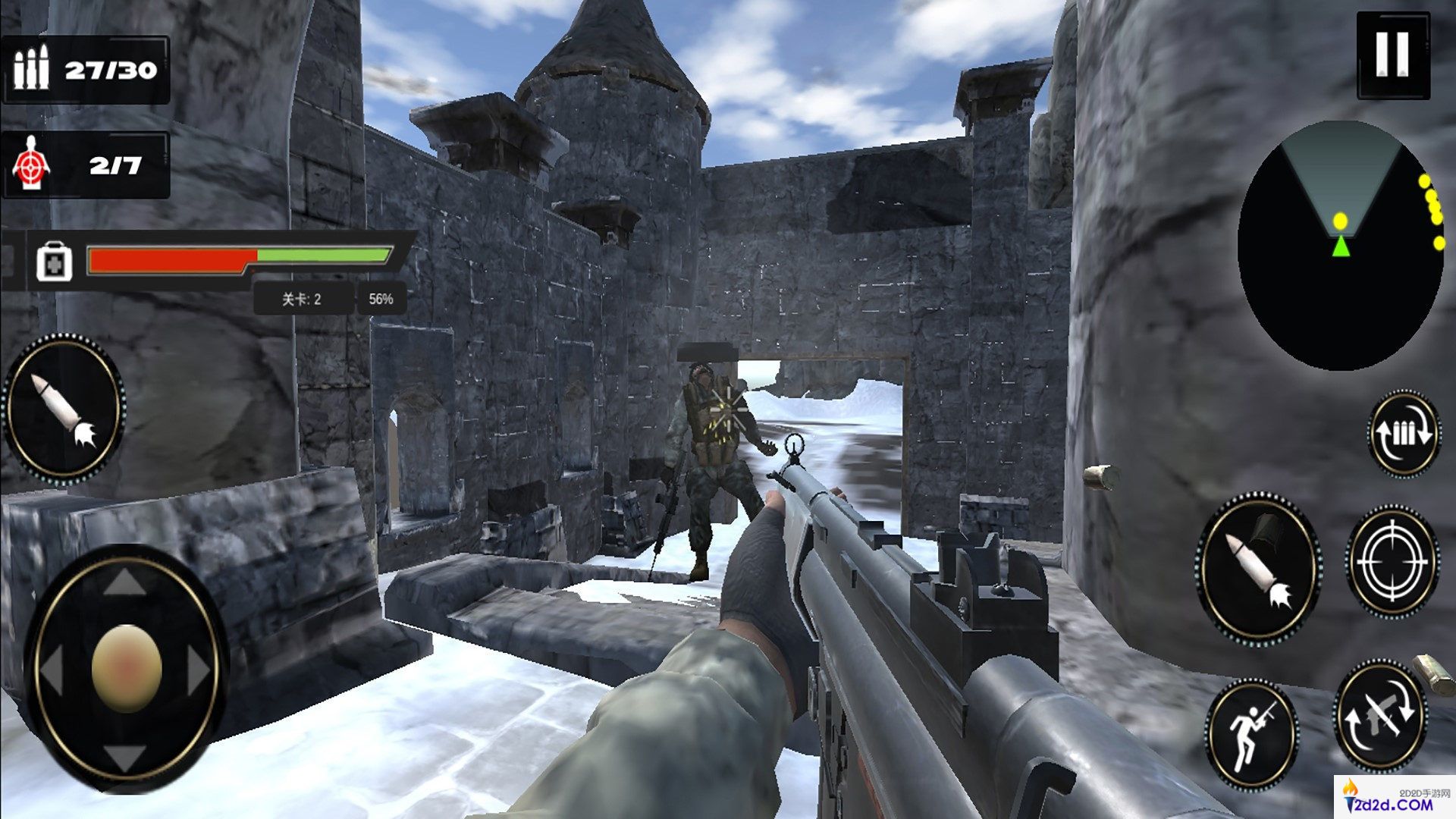Tap the movement joystick's down arrow

(125, 756)
